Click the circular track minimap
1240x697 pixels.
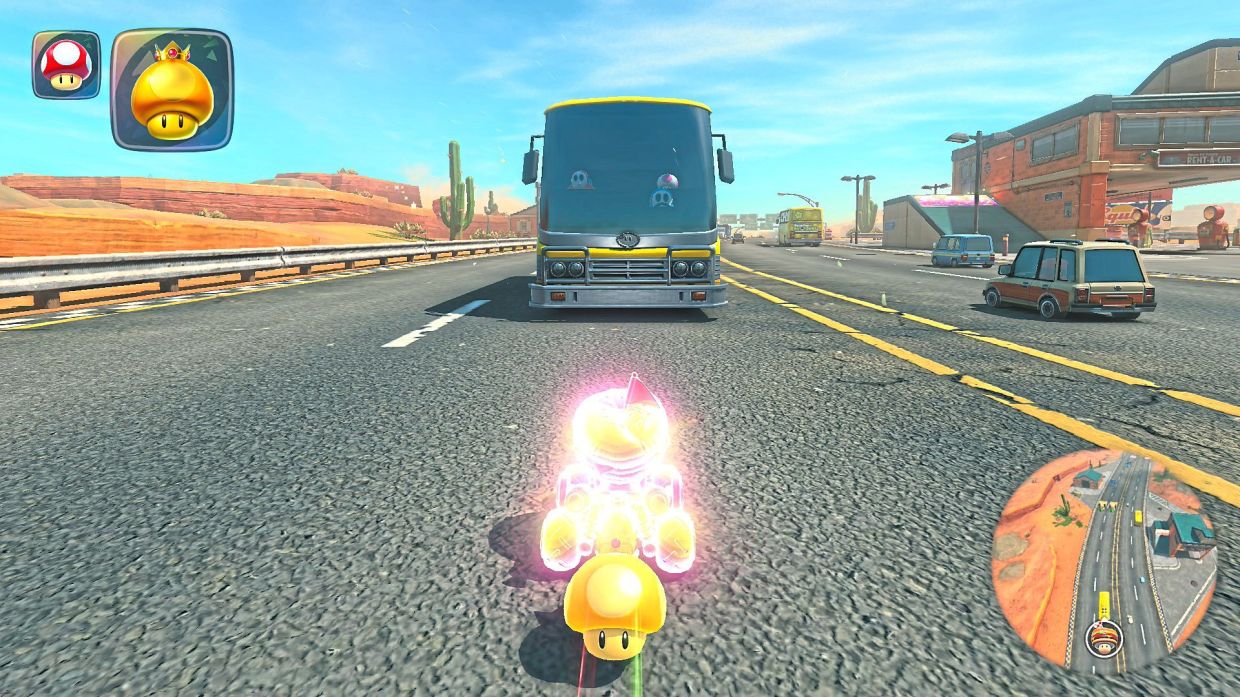1104,560
